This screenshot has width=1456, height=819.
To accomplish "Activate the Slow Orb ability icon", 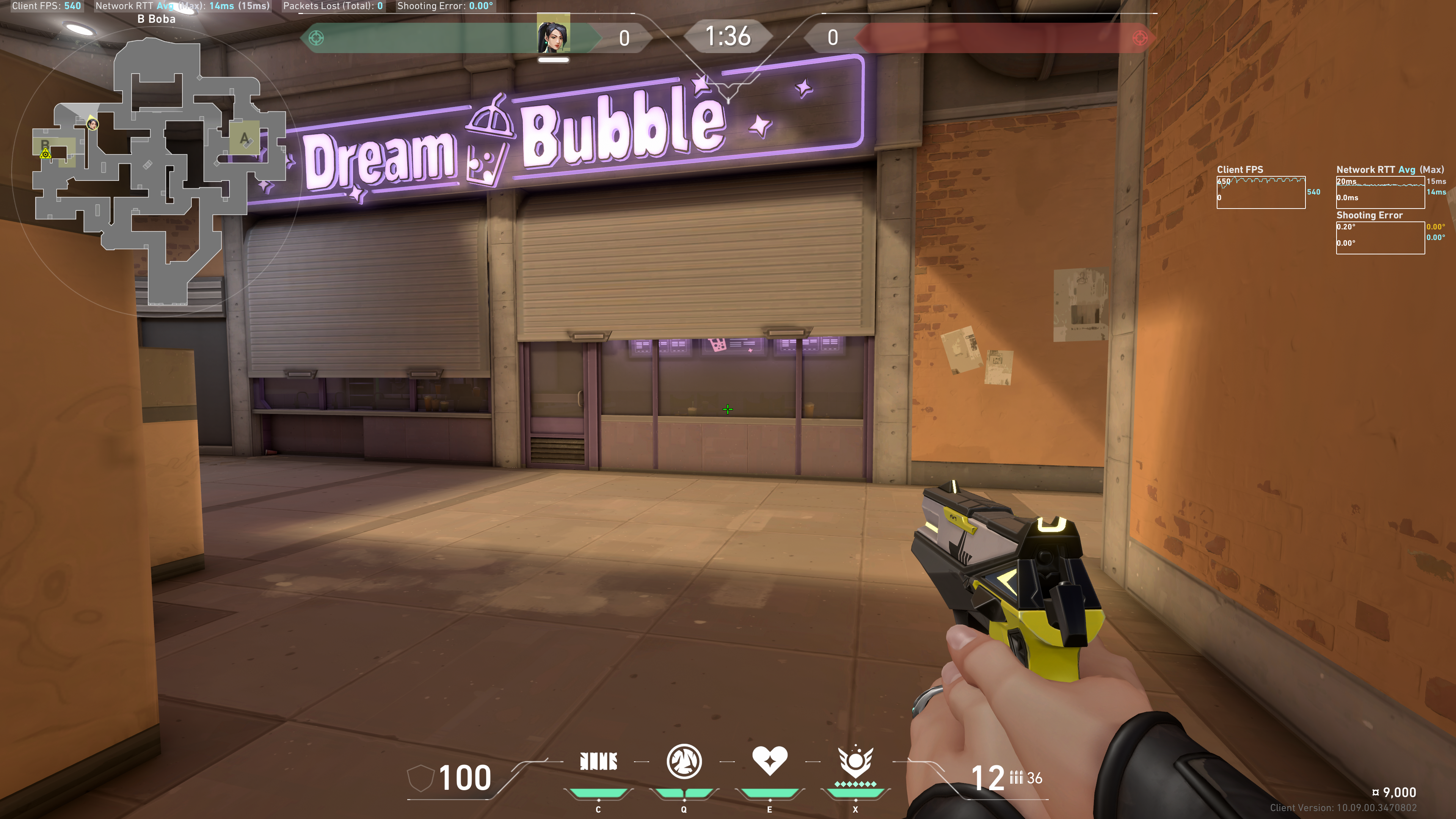I will click(684, 761).
